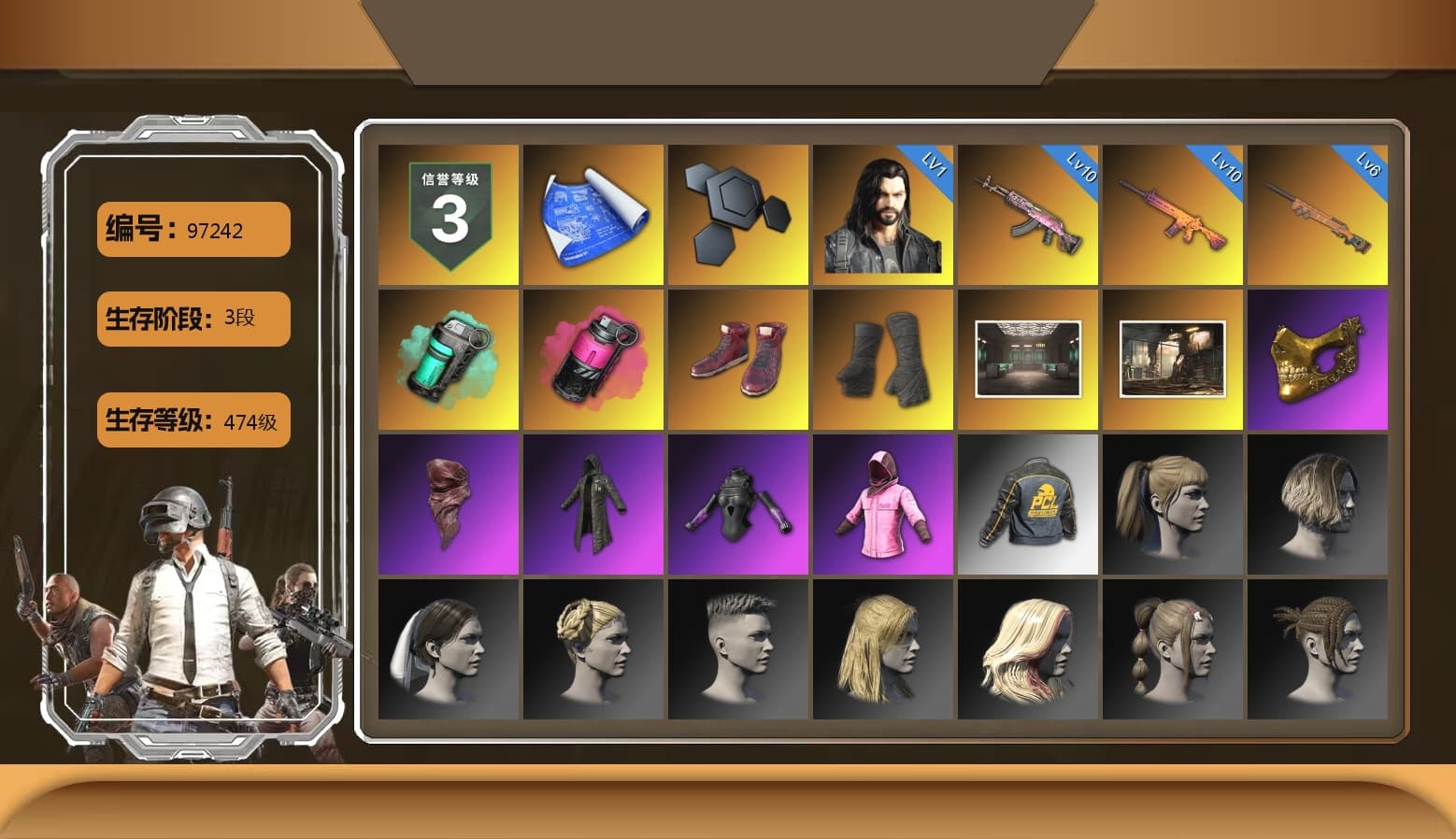This screenshot has height=839, width=1456.
Task: Select the Lv10 pink AKM skin
Action: click(x=1028, y=213)
